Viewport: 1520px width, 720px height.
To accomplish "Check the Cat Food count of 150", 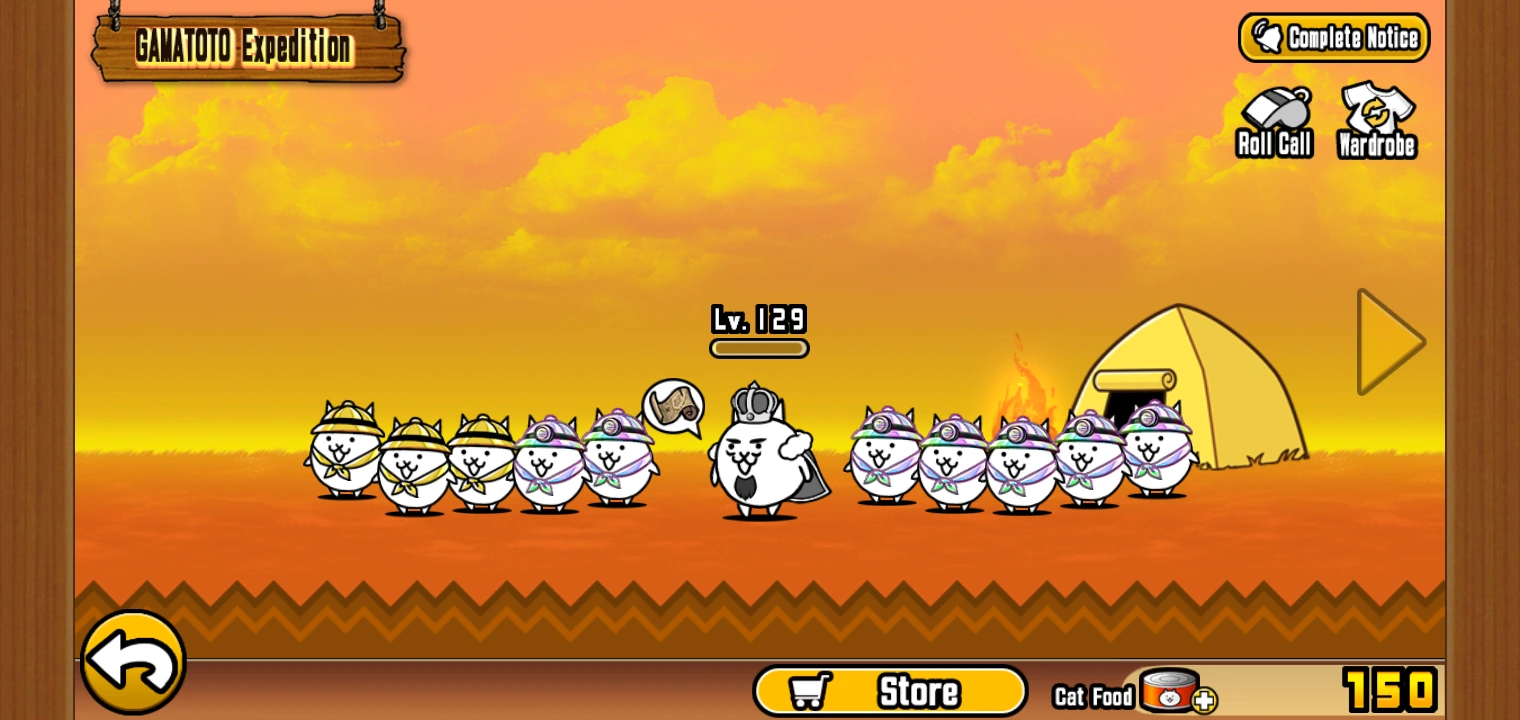I will tap(1390, 688).
